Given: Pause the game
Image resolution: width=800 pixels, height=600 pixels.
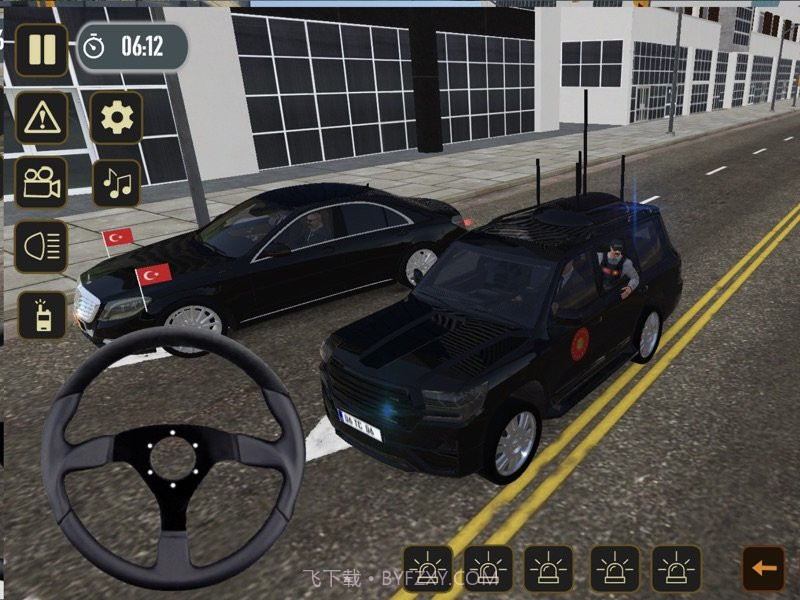Looking at the screenshot, I should (x=41, y=49).
